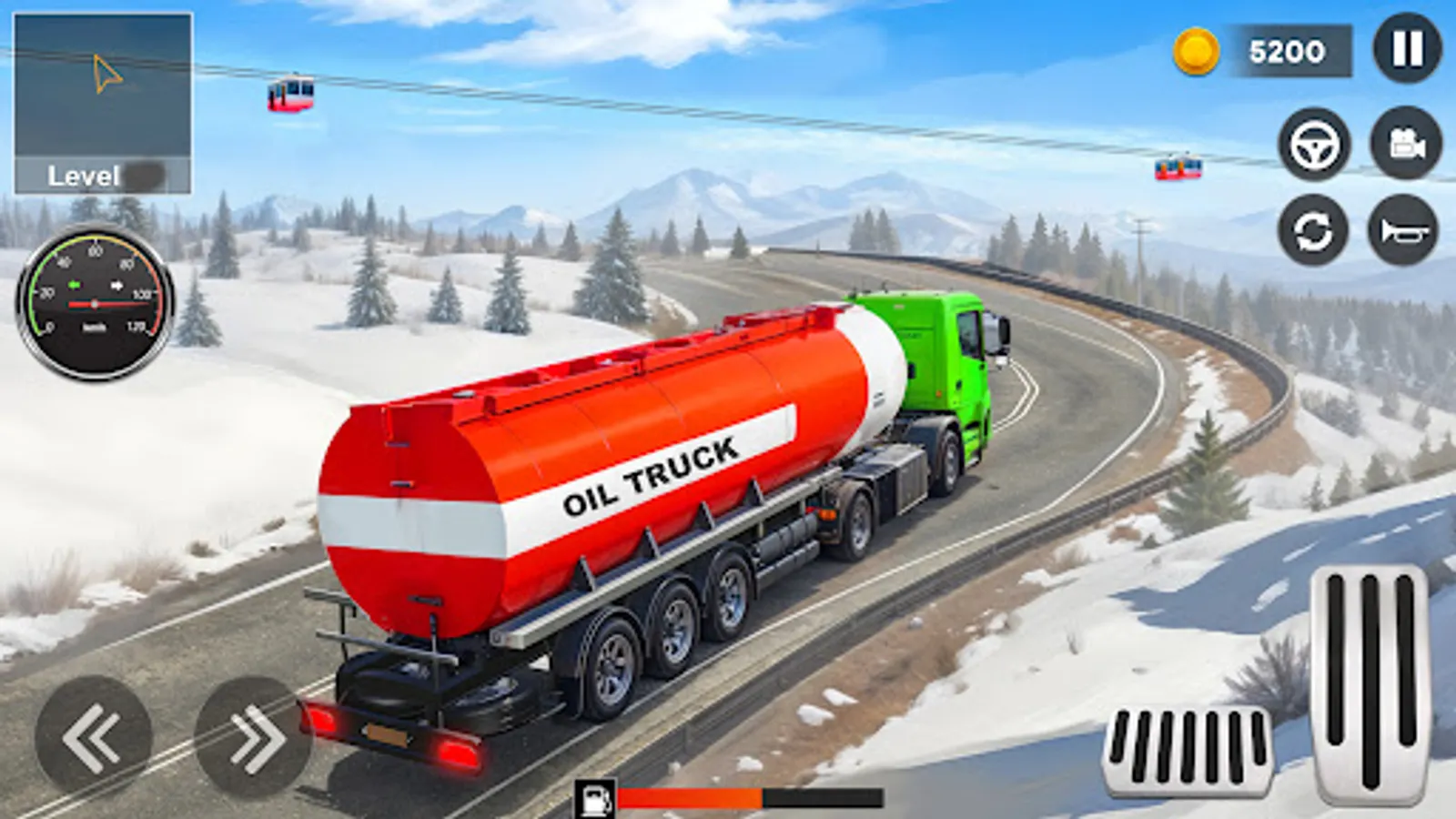The height and width of the screenshot is (819, 1456).
Task: Tap the red cable car in the sky
Action: (x=291, y=94)
